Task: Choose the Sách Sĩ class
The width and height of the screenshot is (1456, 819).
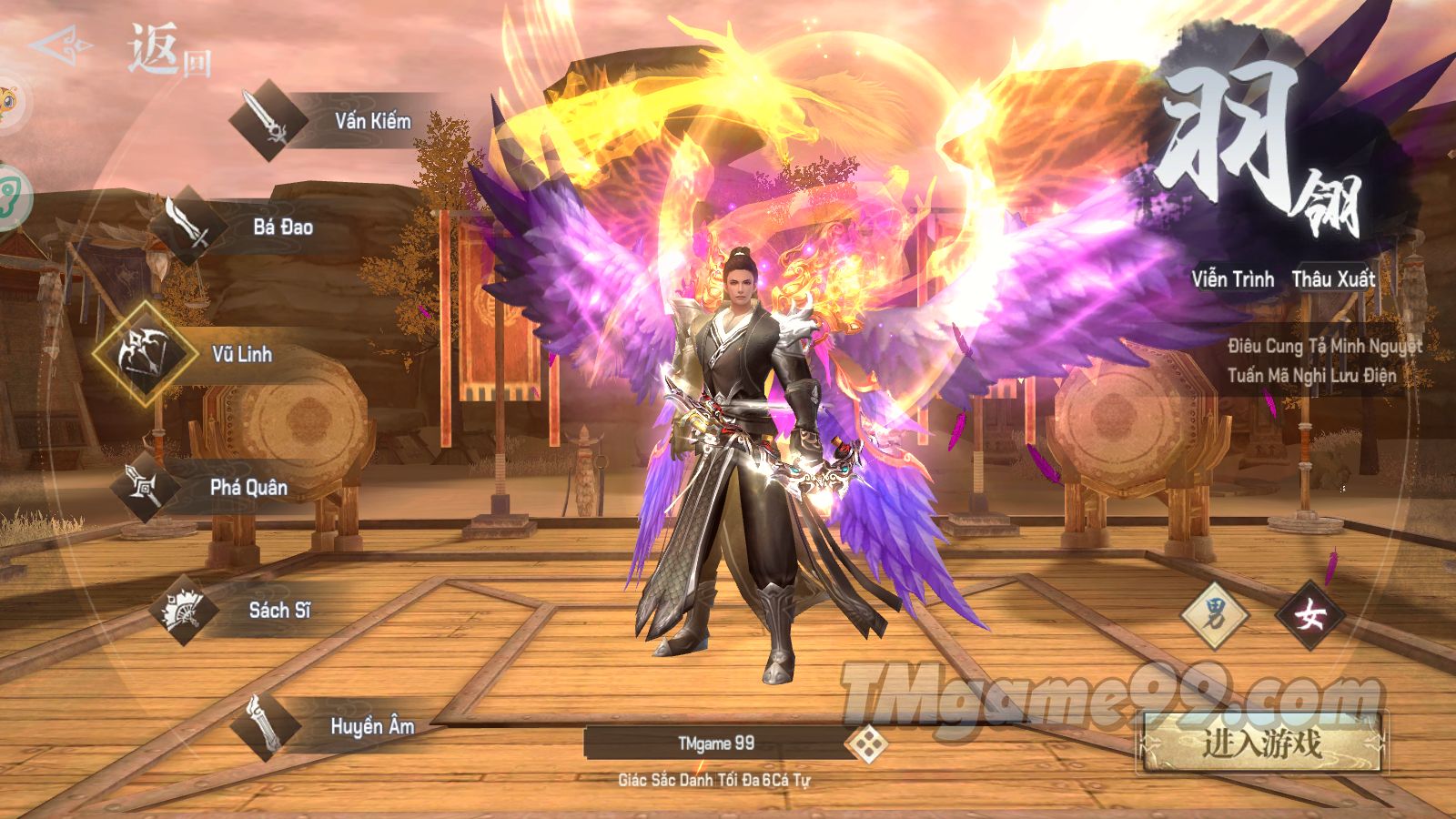Action: (184, 611)
